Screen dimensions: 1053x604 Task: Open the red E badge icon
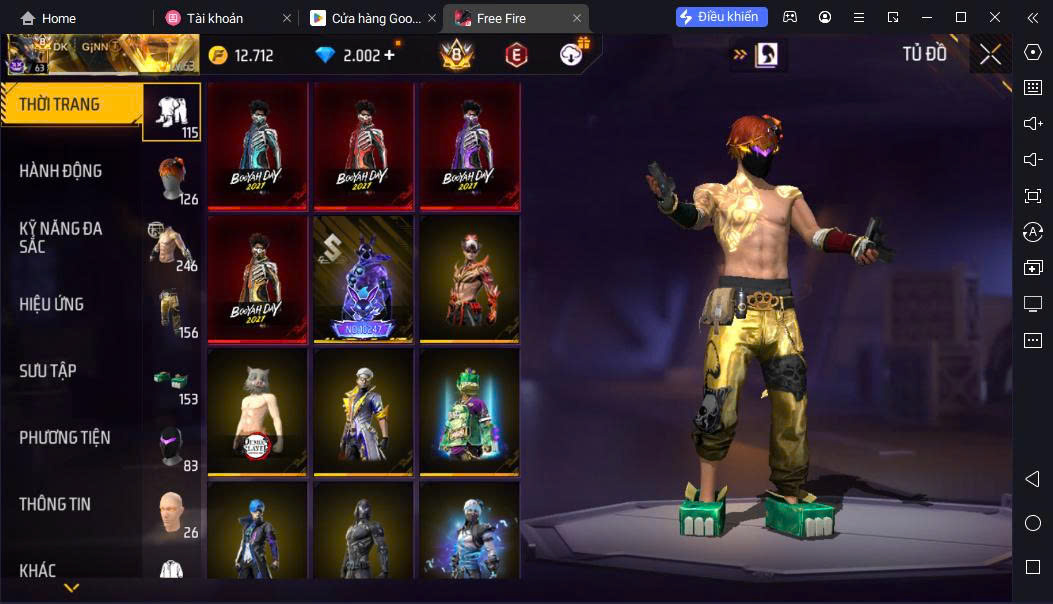[x=516, y=55]
